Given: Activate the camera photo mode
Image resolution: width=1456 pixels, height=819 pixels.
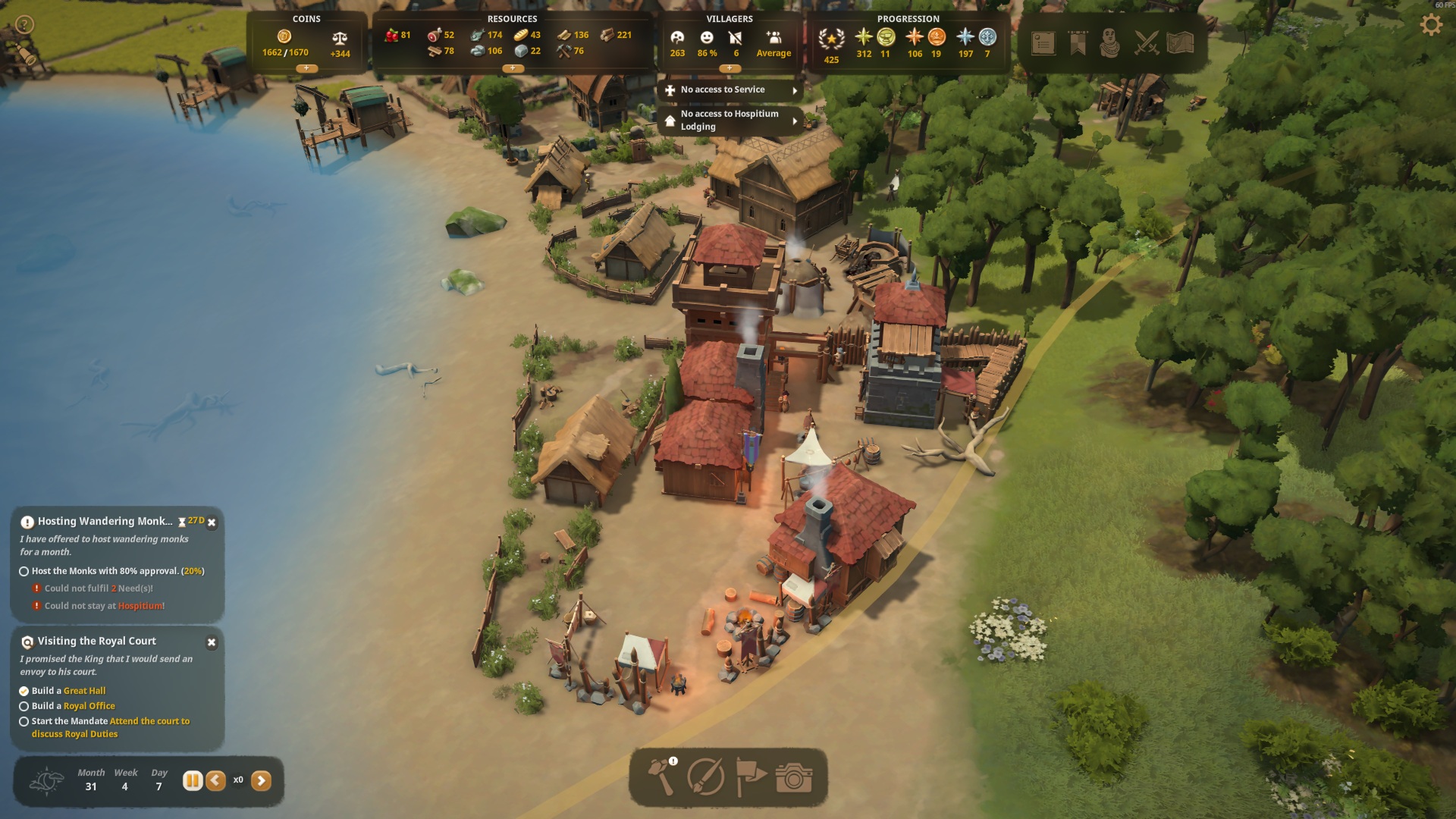Looking at the screenshot, I should click(x=794, y=777).
